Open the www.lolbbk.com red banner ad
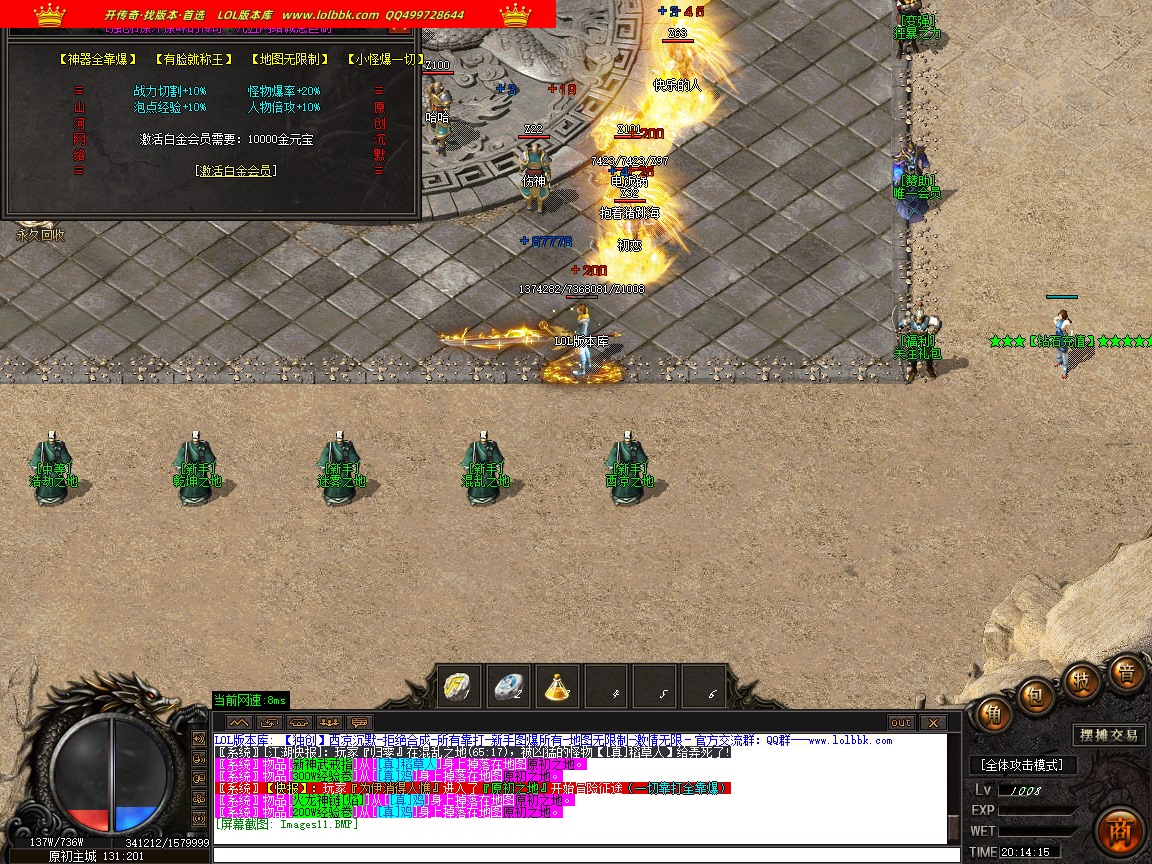This screenshot has height=864, width=1152. (x=279, y=14)
